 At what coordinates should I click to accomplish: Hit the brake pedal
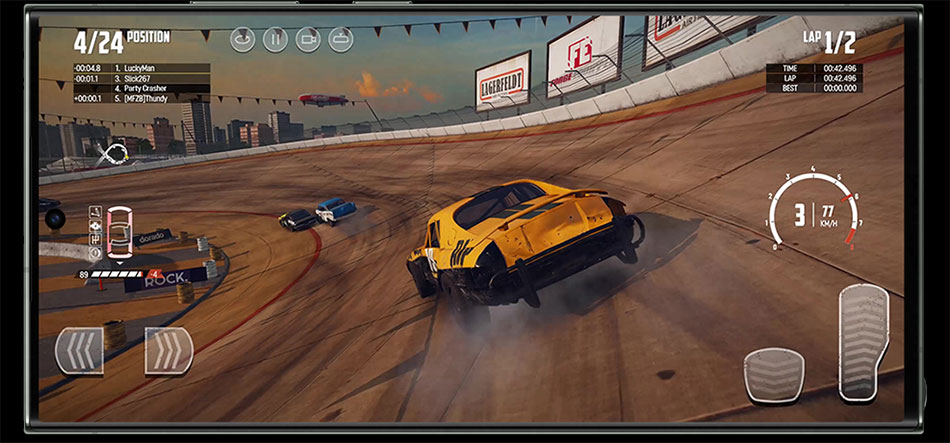point(774,375)
